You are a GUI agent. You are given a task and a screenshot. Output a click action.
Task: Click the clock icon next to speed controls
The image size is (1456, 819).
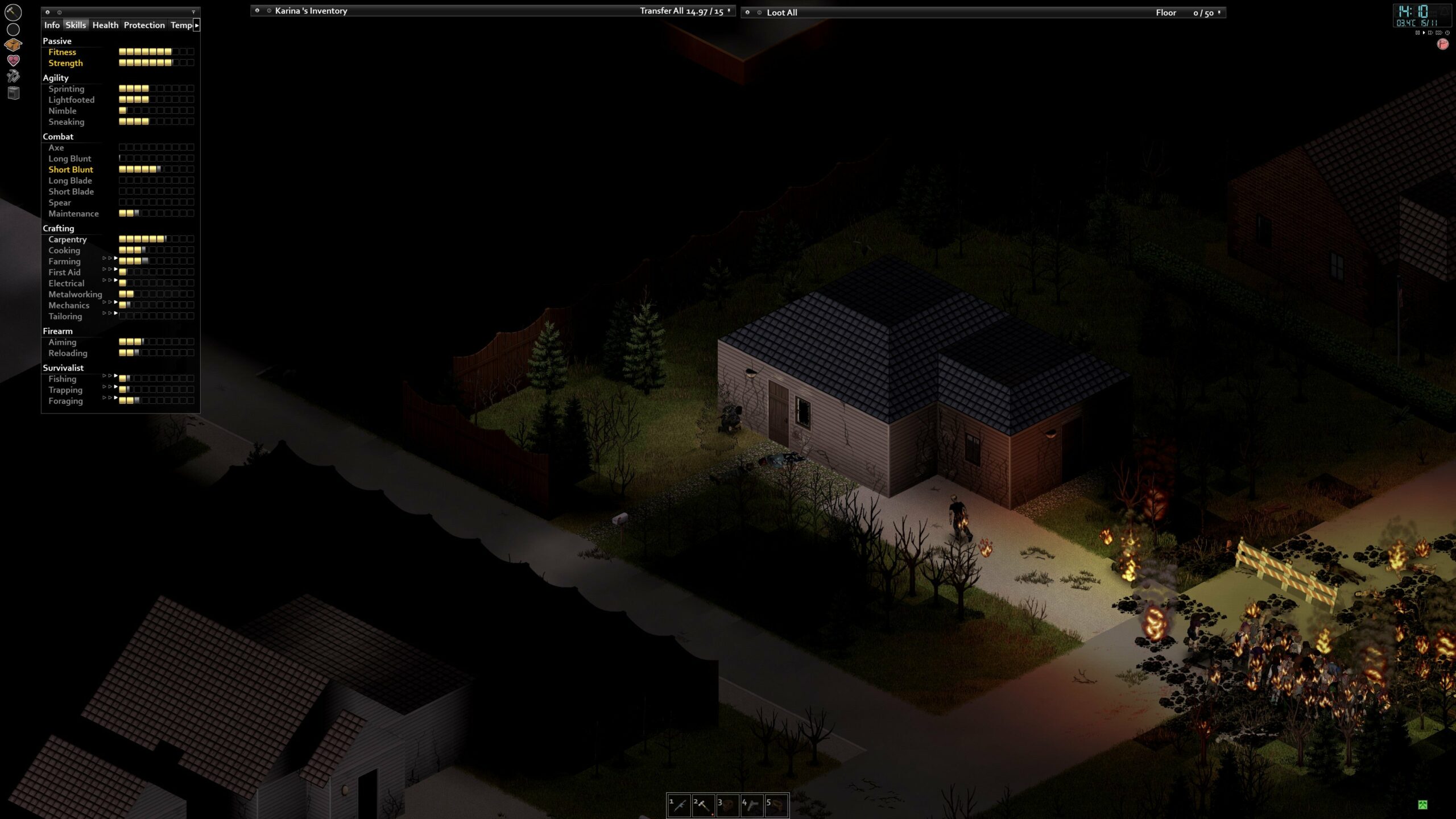point(1447,33)
